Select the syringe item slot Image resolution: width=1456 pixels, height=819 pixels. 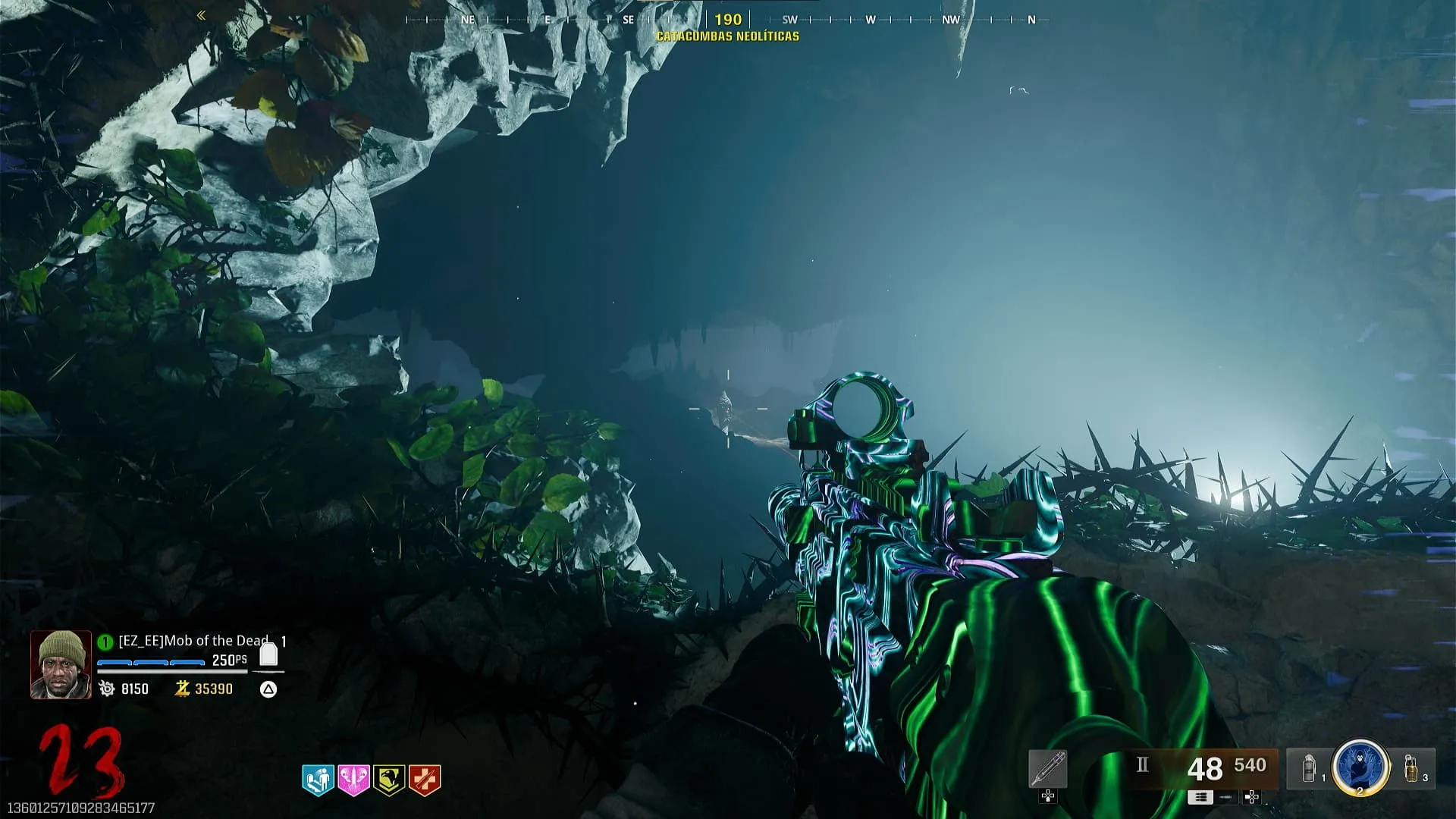1048,769
